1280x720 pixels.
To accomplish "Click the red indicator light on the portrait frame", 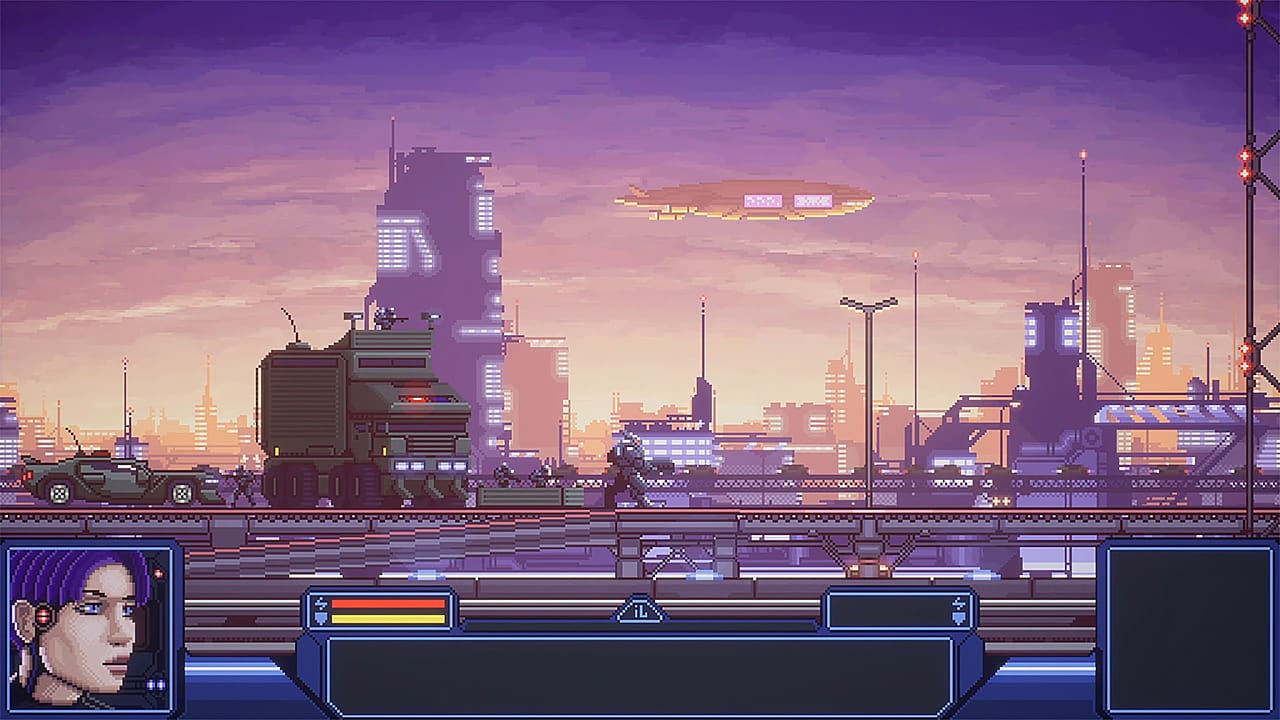I will click(x=157, y=572).
